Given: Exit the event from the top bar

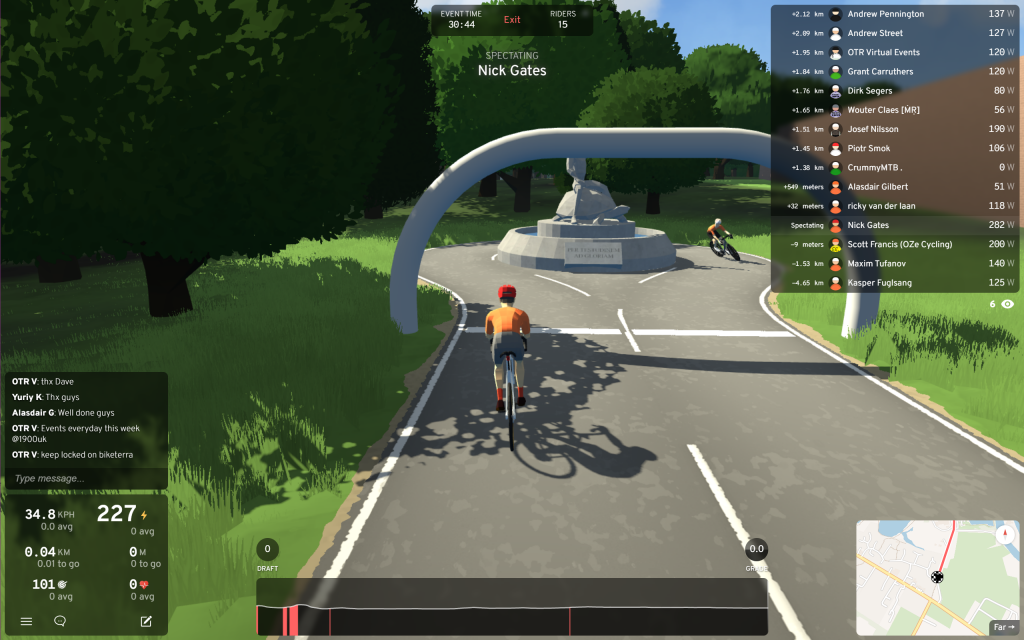Looking at the screenshot, I should point(512,20).
